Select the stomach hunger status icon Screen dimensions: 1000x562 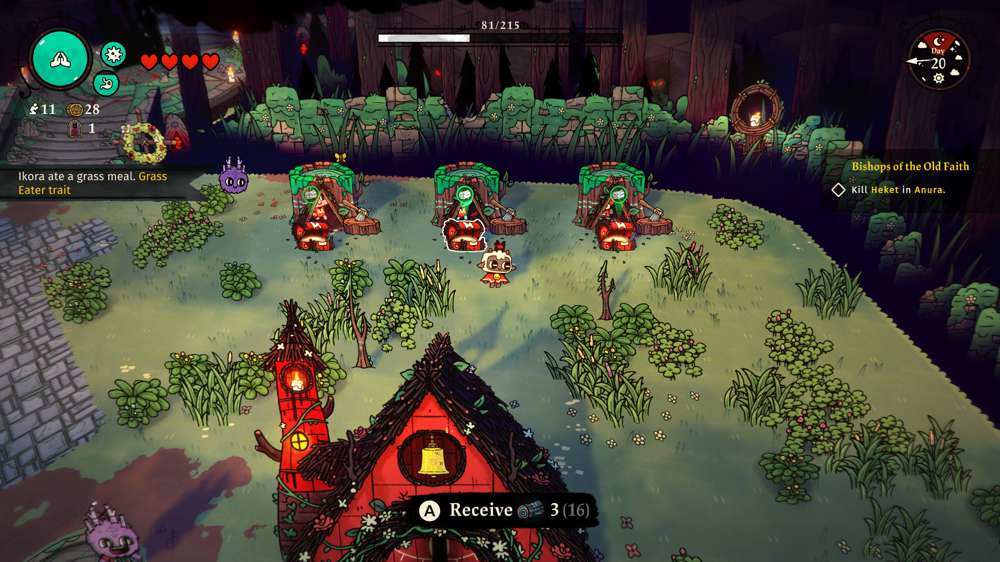click(106, 83)
